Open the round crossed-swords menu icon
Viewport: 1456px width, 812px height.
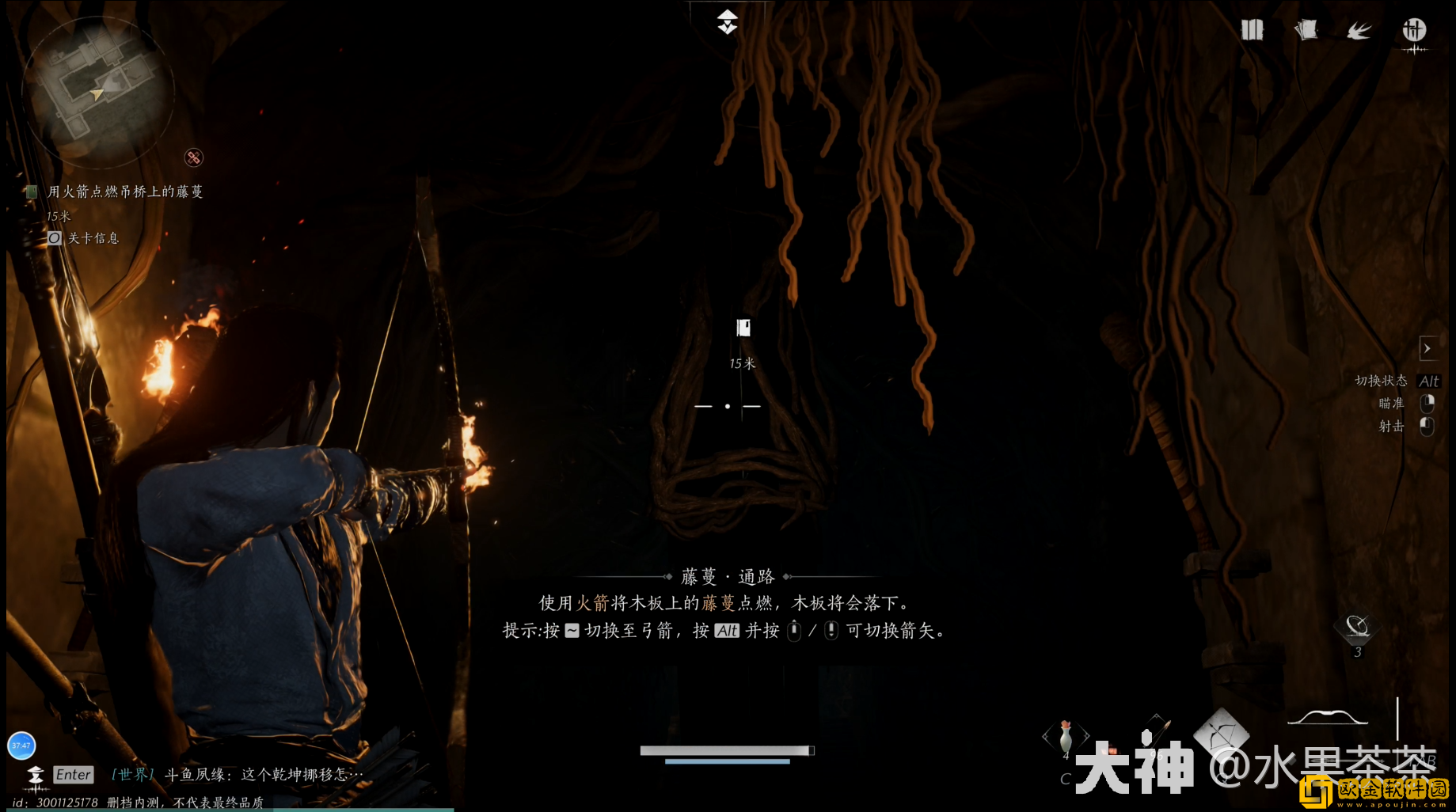(x=1414, y=31)
